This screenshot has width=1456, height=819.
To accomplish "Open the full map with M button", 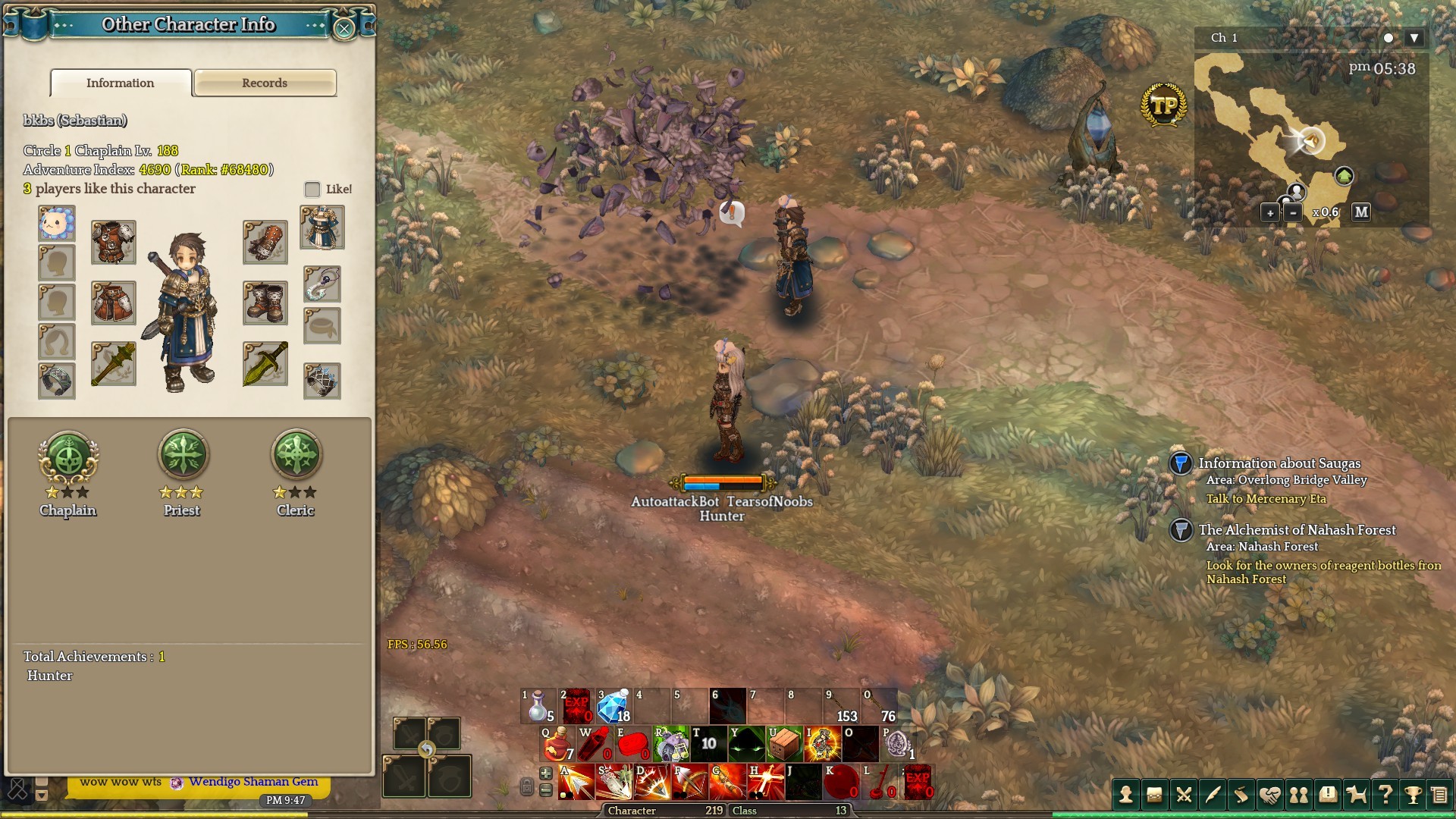I will (1361, 212).
